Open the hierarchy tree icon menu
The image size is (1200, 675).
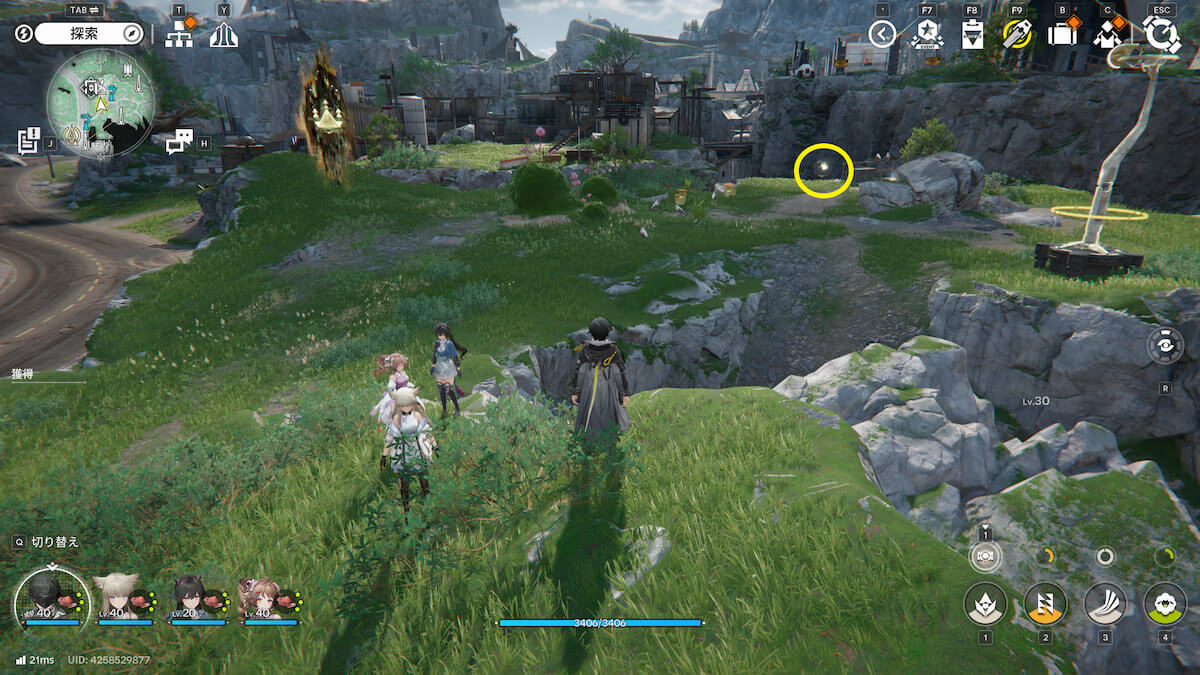pos(180,35)
